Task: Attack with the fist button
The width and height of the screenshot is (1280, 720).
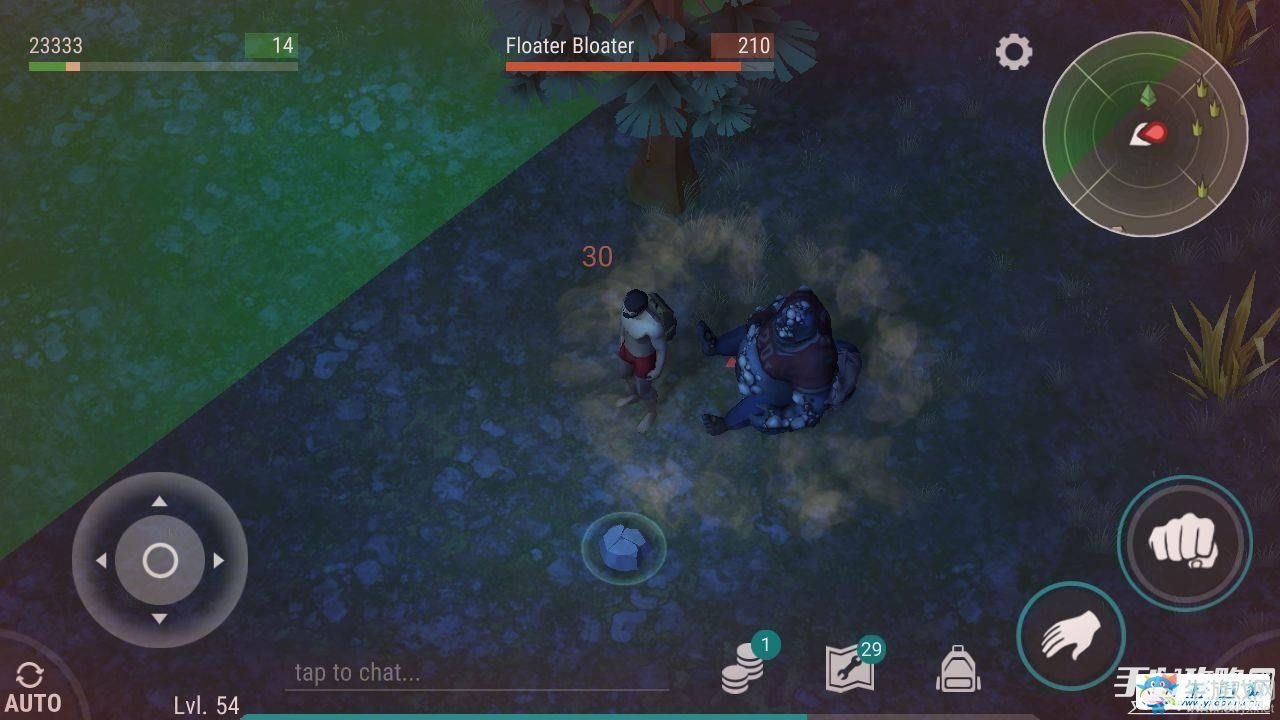Action: [x=1184, y=543]
